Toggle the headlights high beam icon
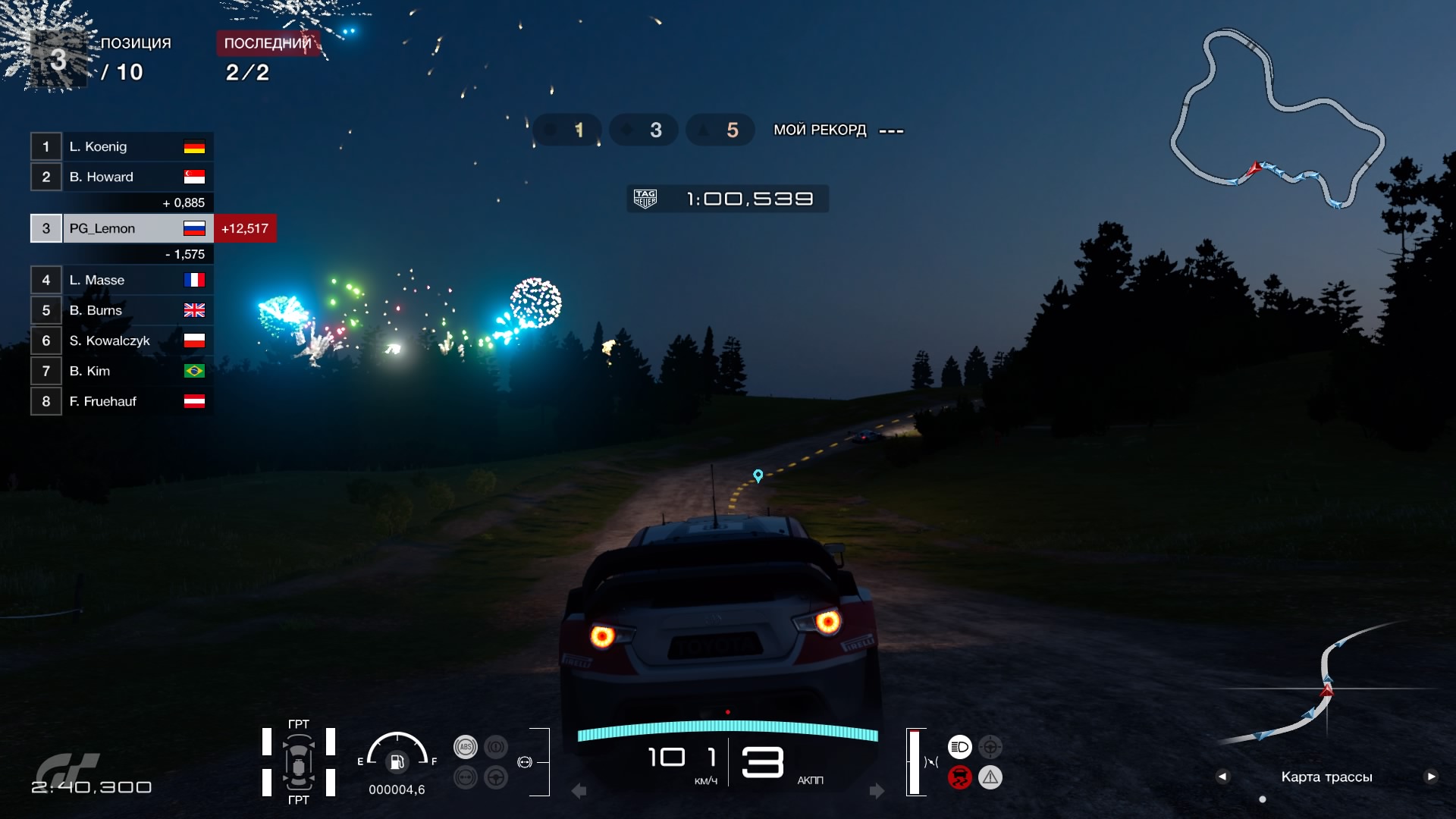1456x819 pixels. 959,747
